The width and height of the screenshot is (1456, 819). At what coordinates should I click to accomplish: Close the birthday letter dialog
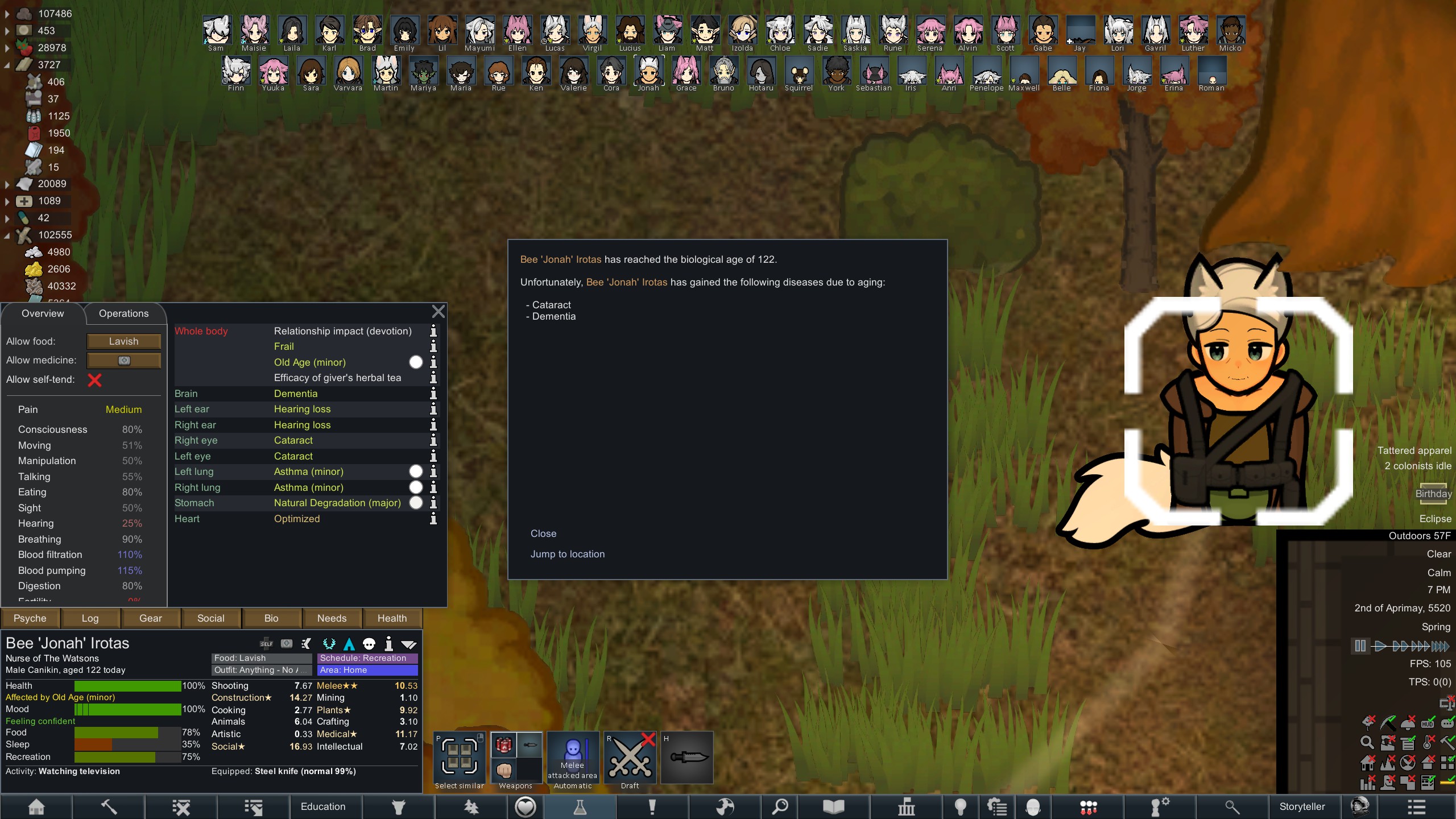click(543, 533)
